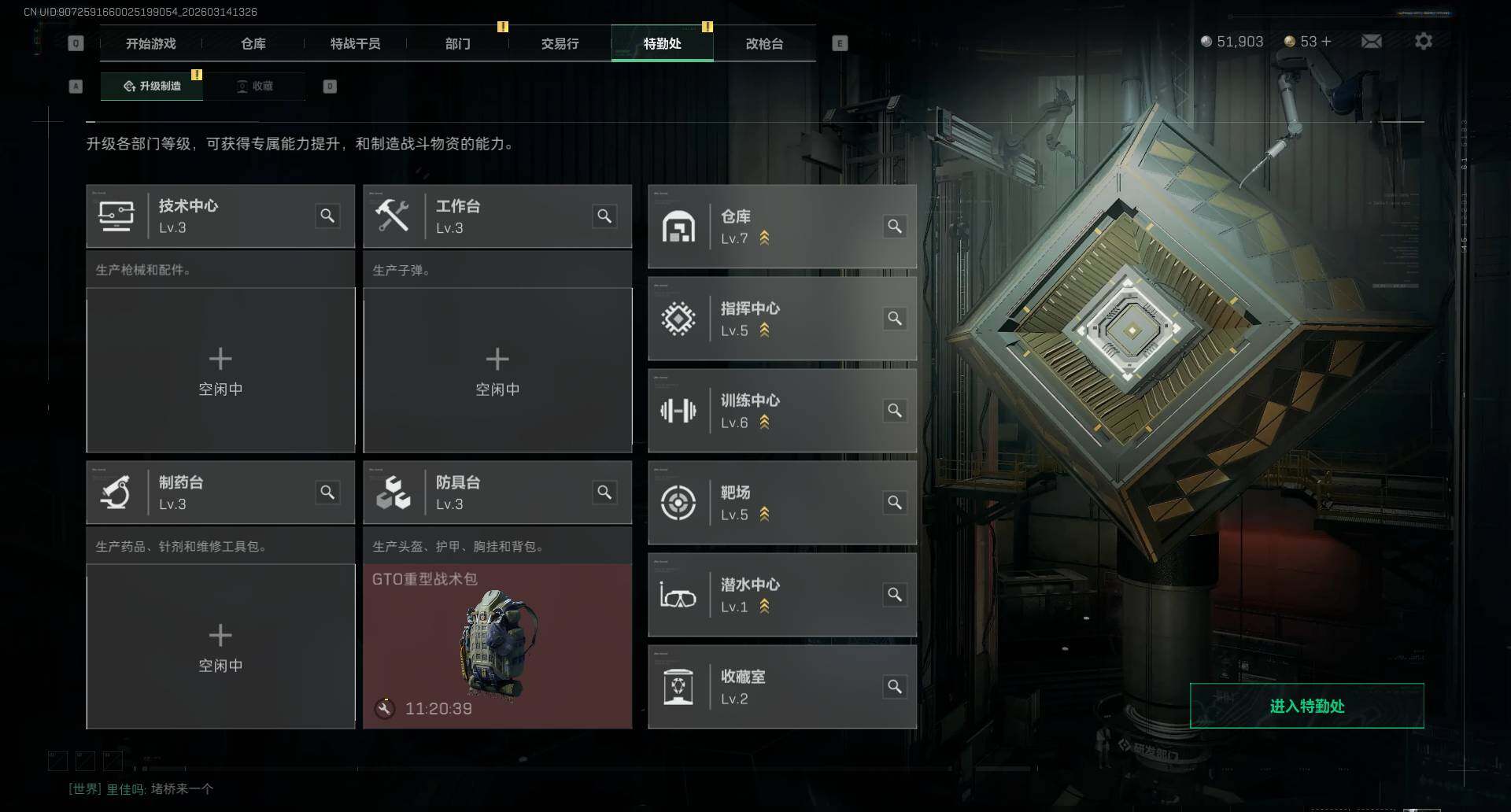Viewport: 1511px width, 812px height.
Task: Add a production job to 工作台 slot
Action: 497,371
